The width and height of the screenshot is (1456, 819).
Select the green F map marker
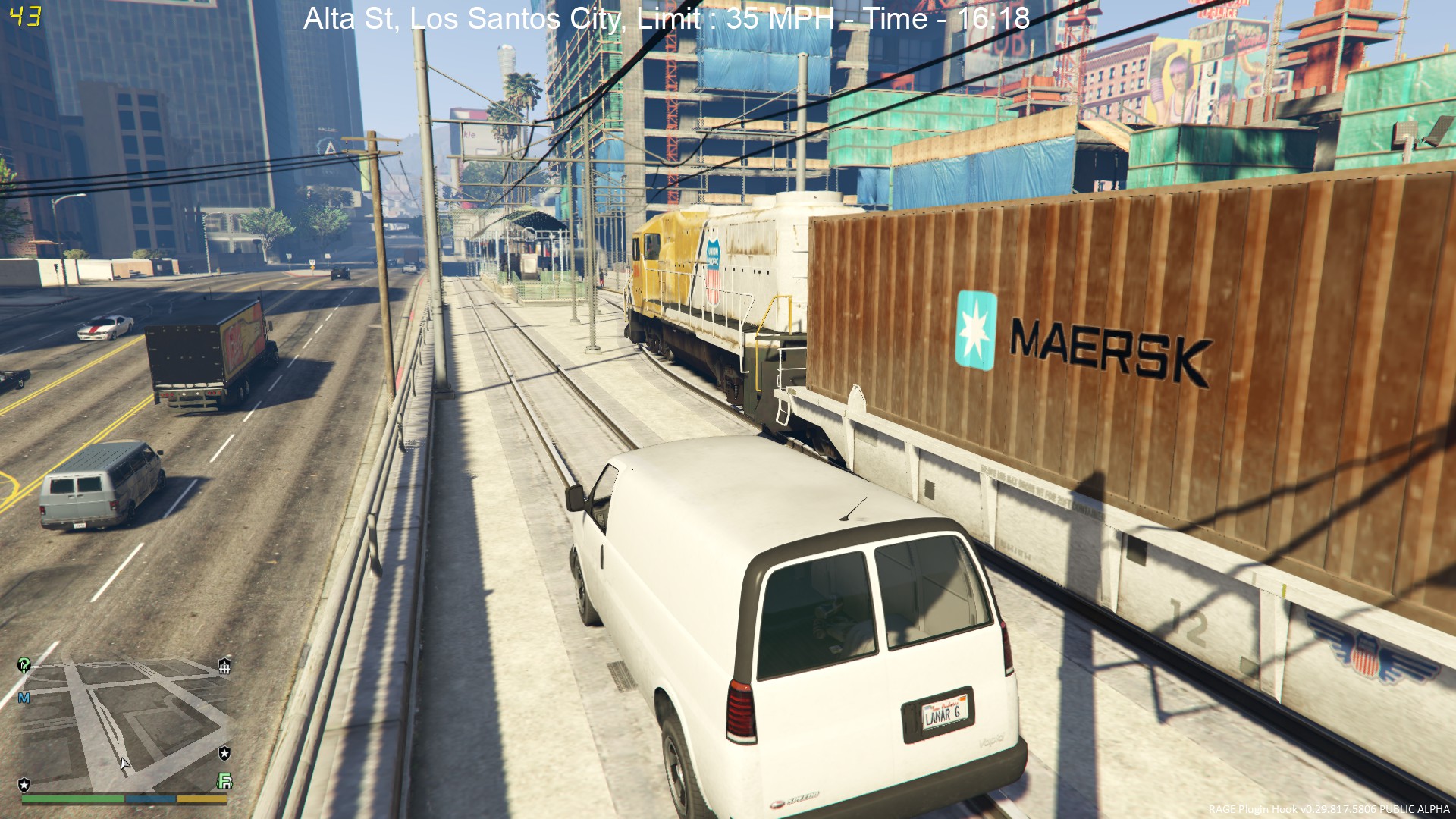[224, 781]
